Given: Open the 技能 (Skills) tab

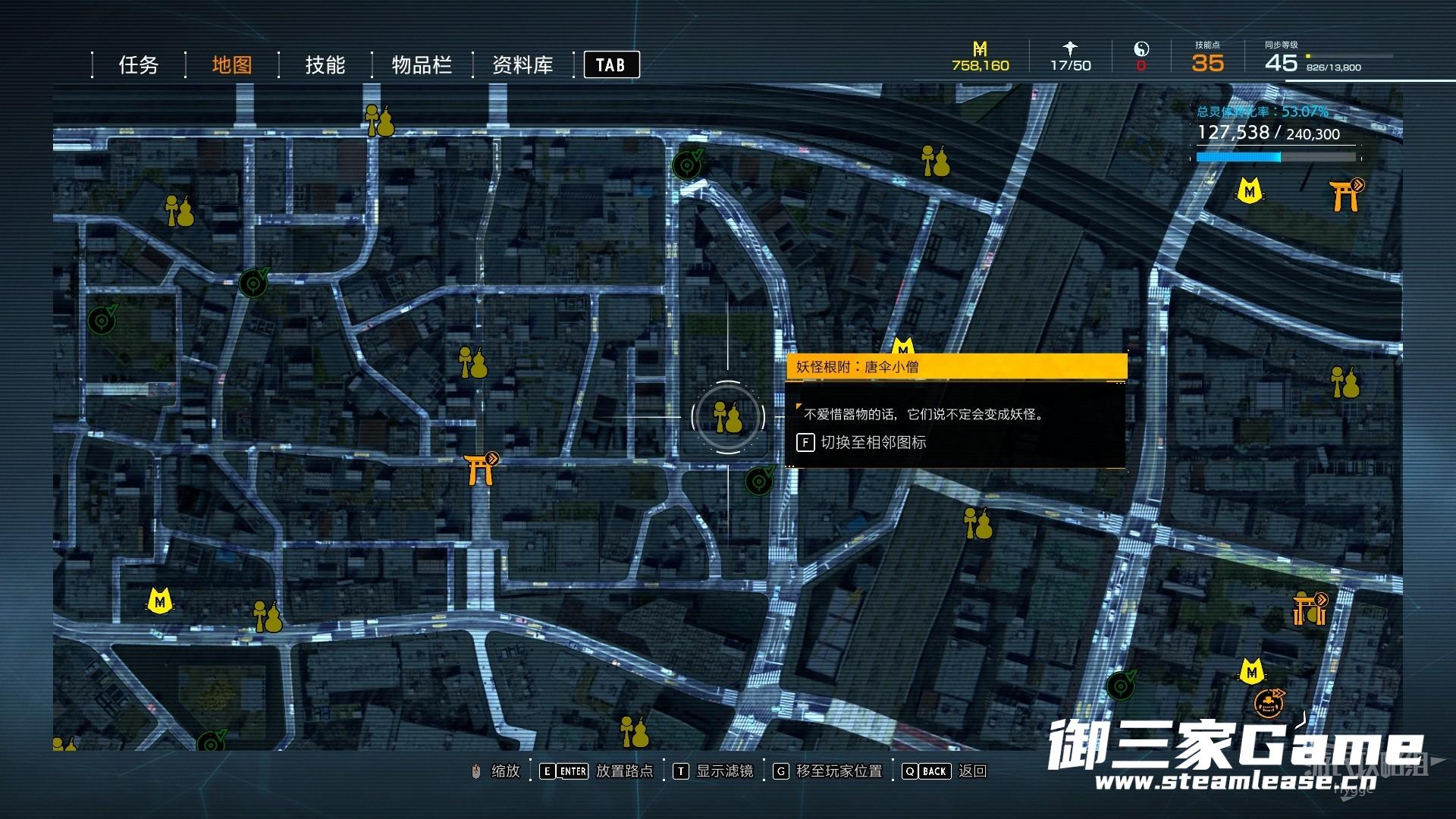Looking at the screenshot, I should tap(325, 65).
